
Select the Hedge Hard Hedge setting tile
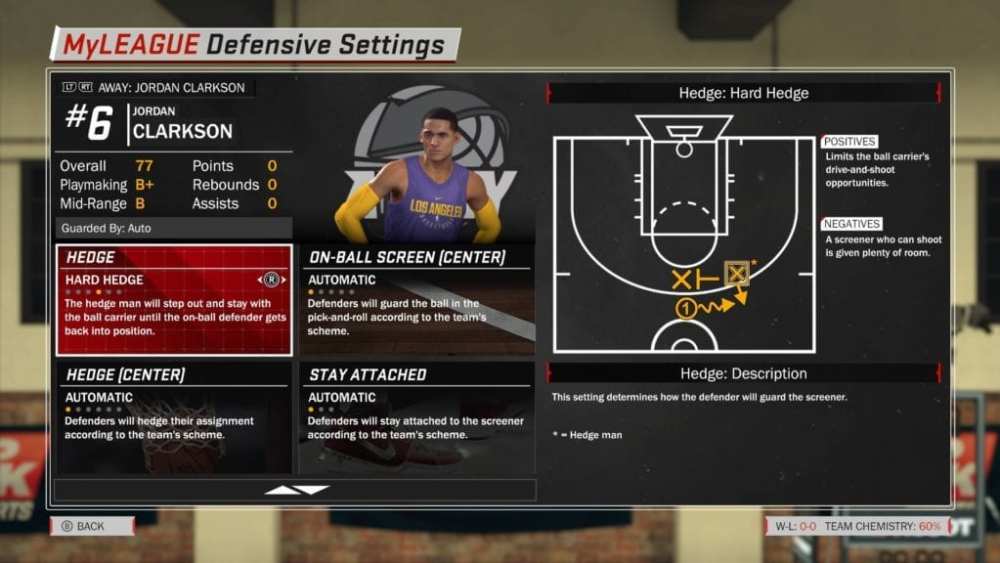(174, 299)
